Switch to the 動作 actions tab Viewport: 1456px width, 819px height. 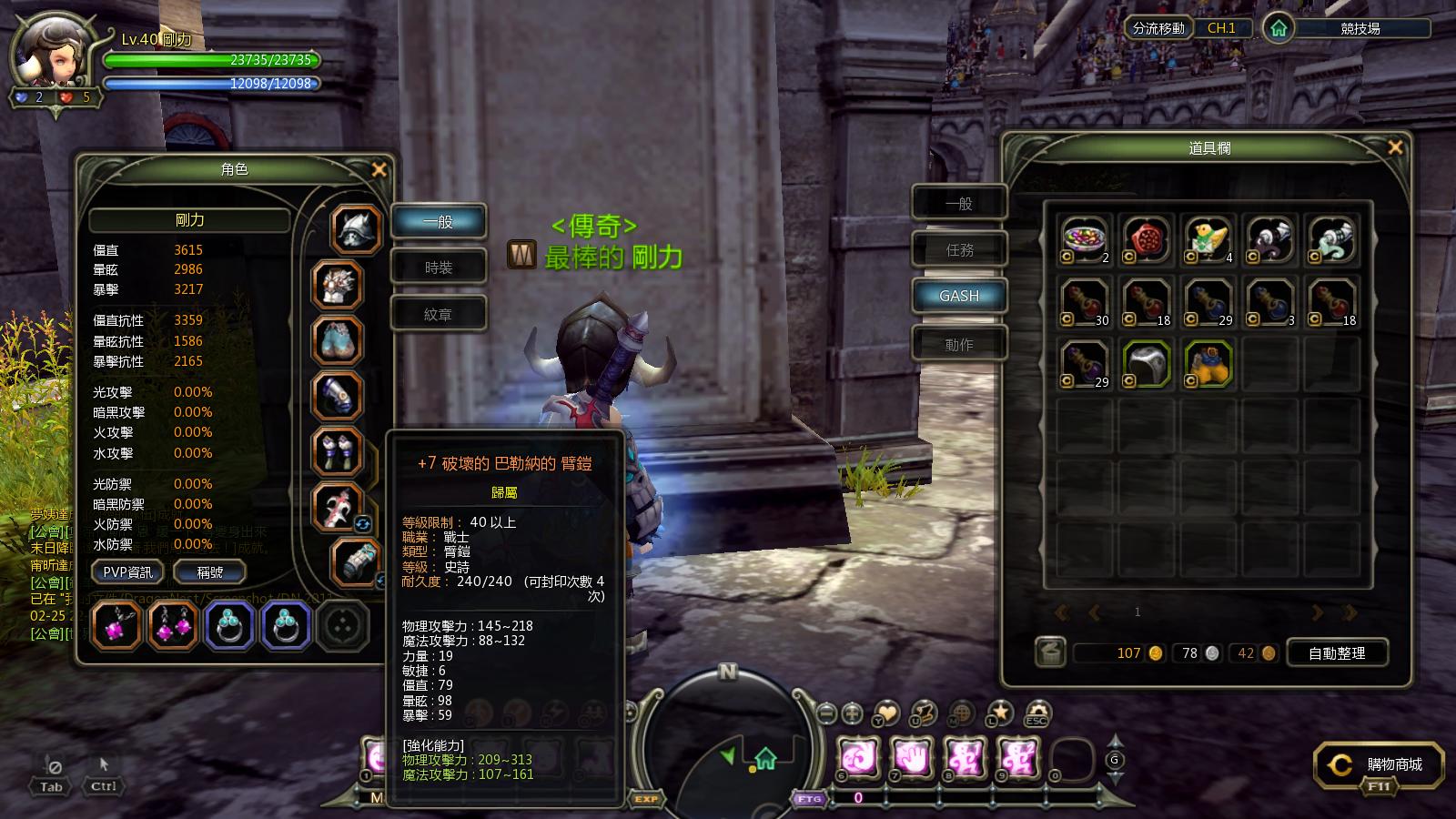(x=959, y=344)
